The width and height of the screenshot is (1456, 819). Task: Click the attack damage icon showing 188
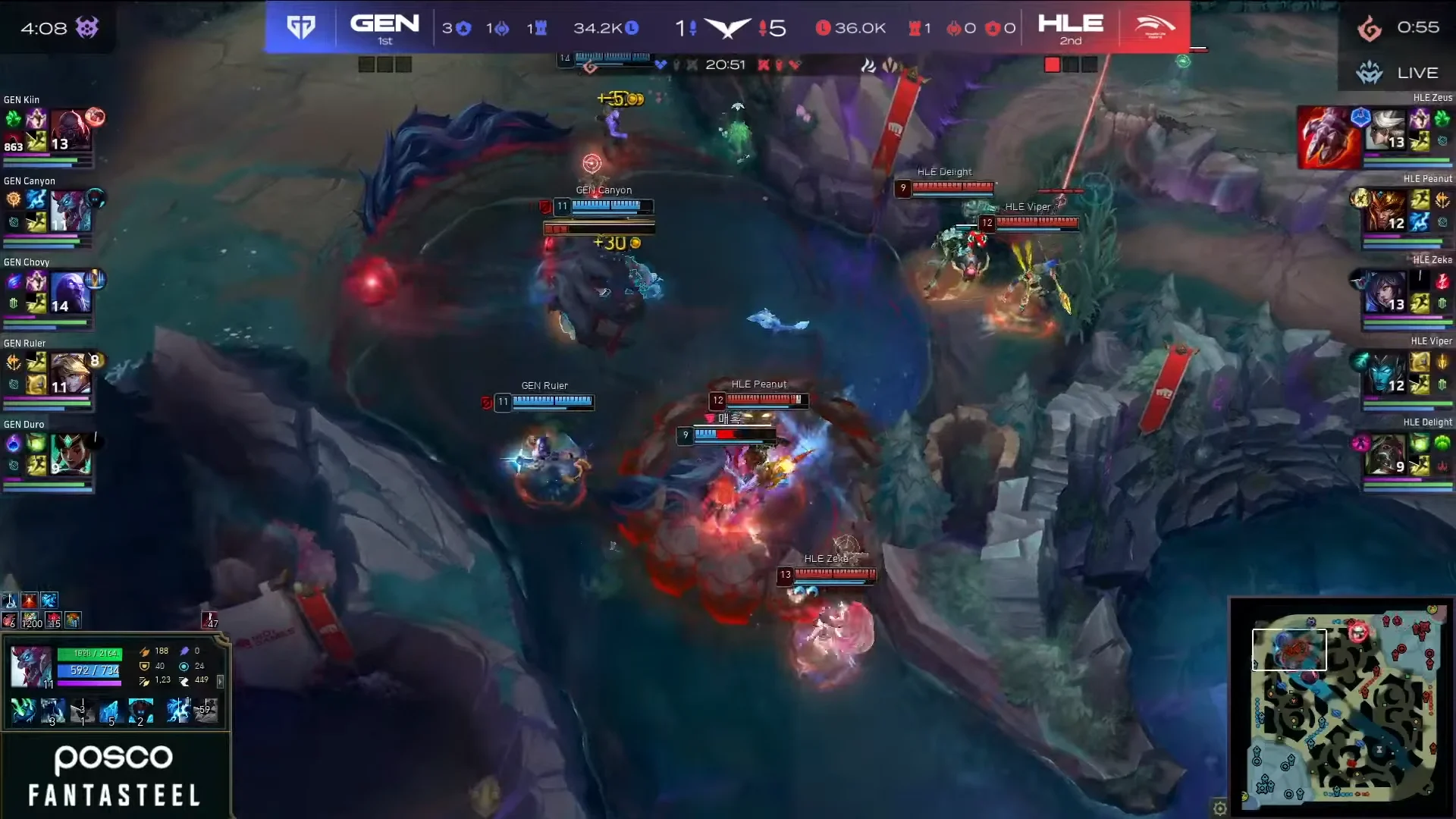click(144, 651)
